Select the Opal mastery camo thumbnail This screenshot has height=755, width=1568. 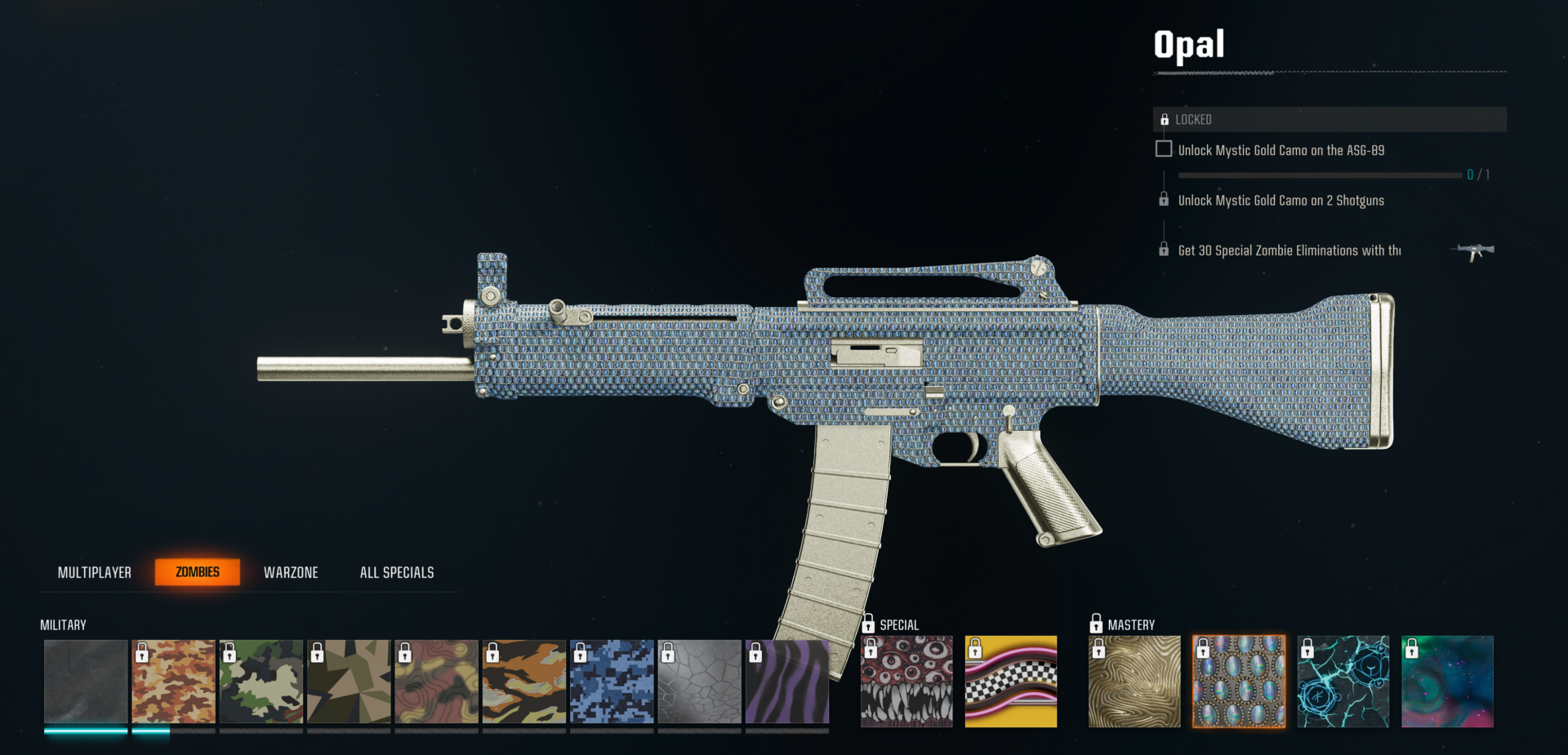point(1239,682)
